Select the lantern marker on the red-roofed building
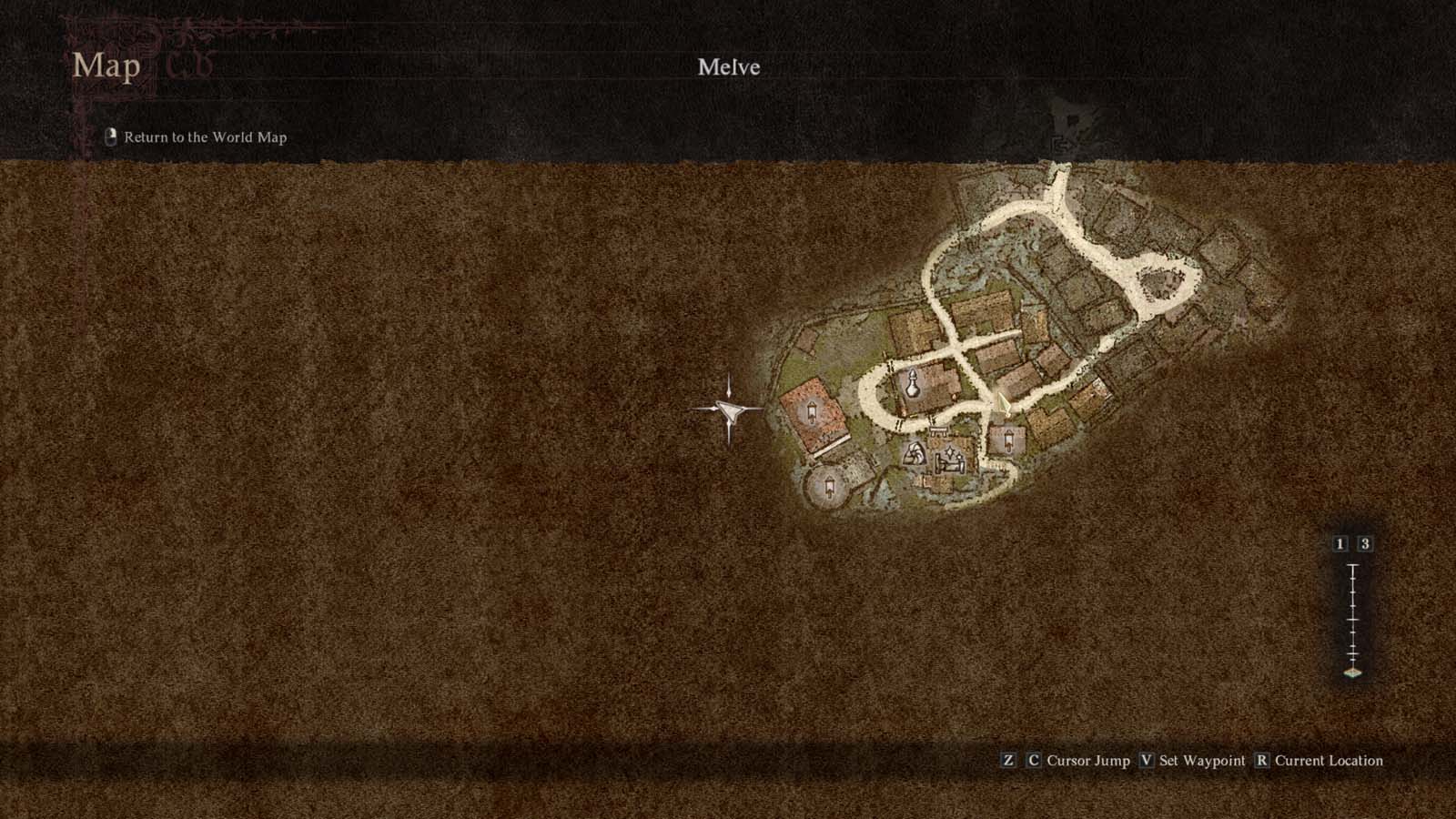Screen dimensions: 1456x819 (x=812, y=411)
